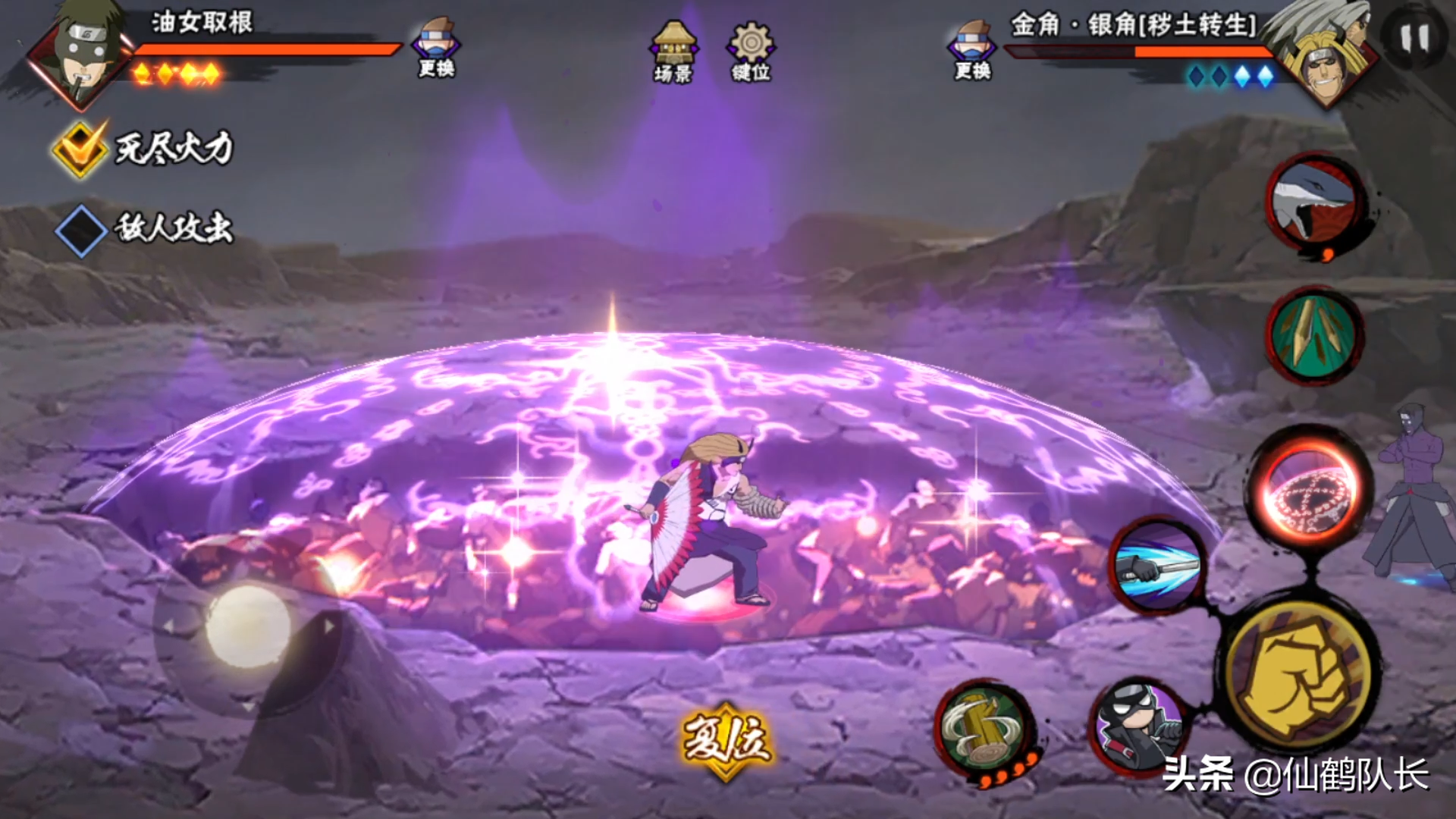Swap the enemy character via right 更换
This screenshot has height=819, width=1456.
(x=972, y=49)
